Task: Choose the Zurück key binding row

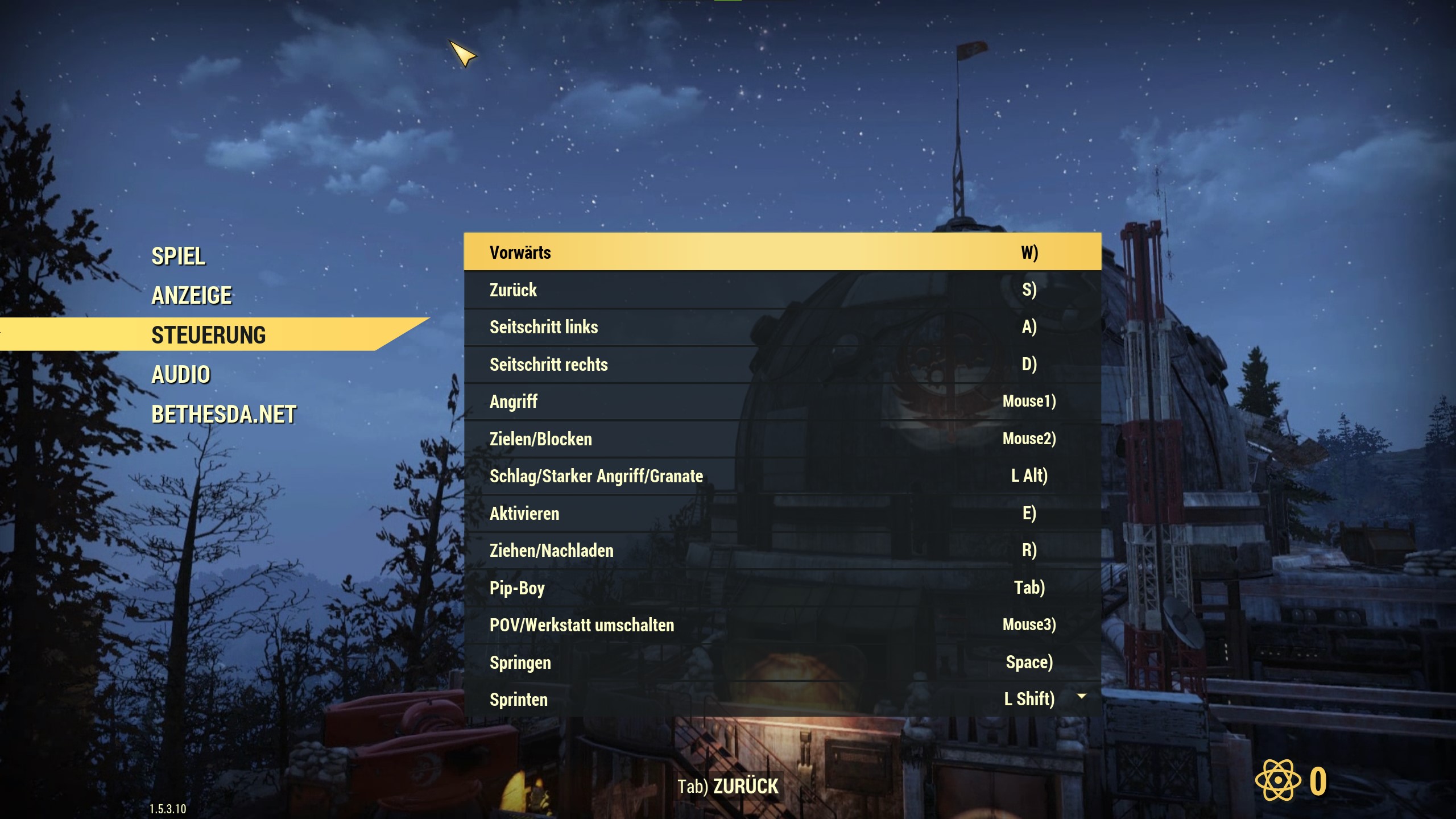Action: point(782,290)
